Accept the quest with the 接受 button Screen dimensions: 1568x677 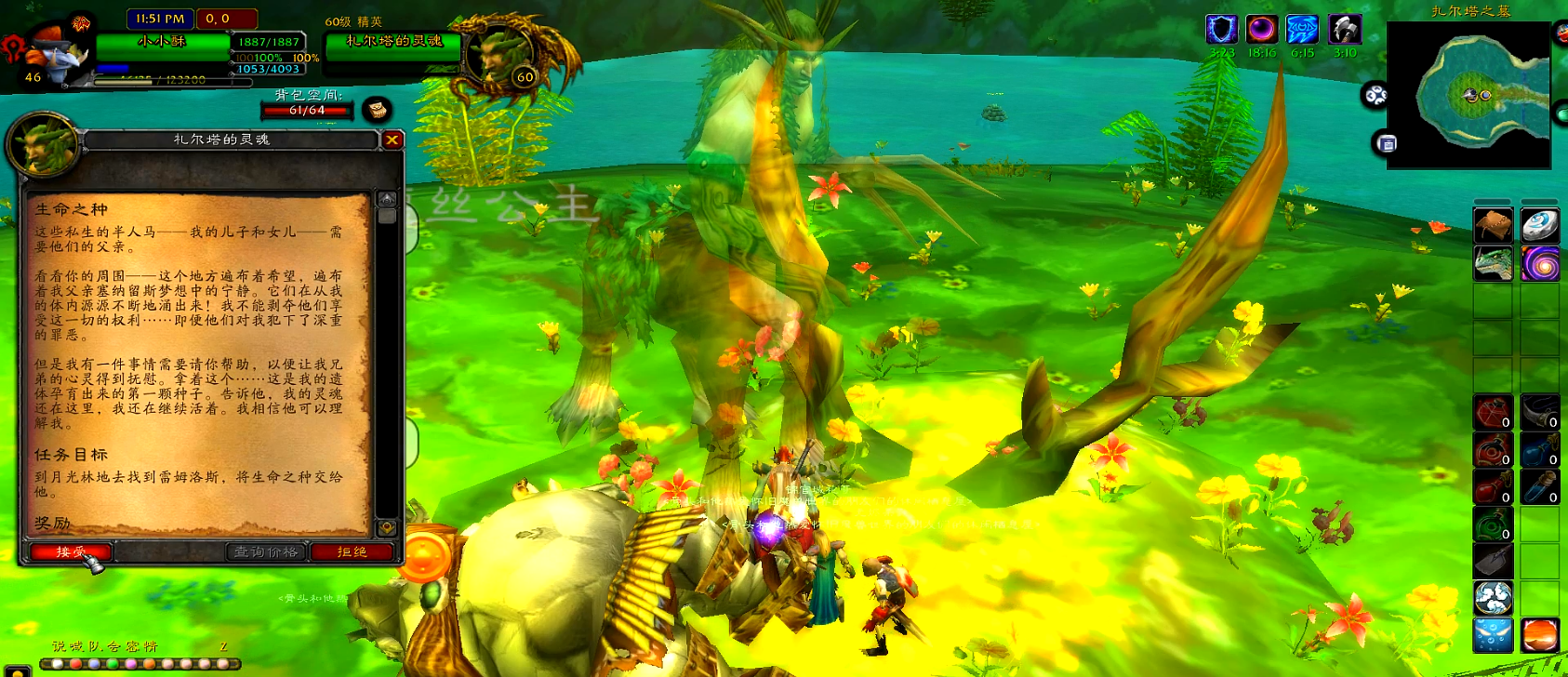(x=71, y=552)
